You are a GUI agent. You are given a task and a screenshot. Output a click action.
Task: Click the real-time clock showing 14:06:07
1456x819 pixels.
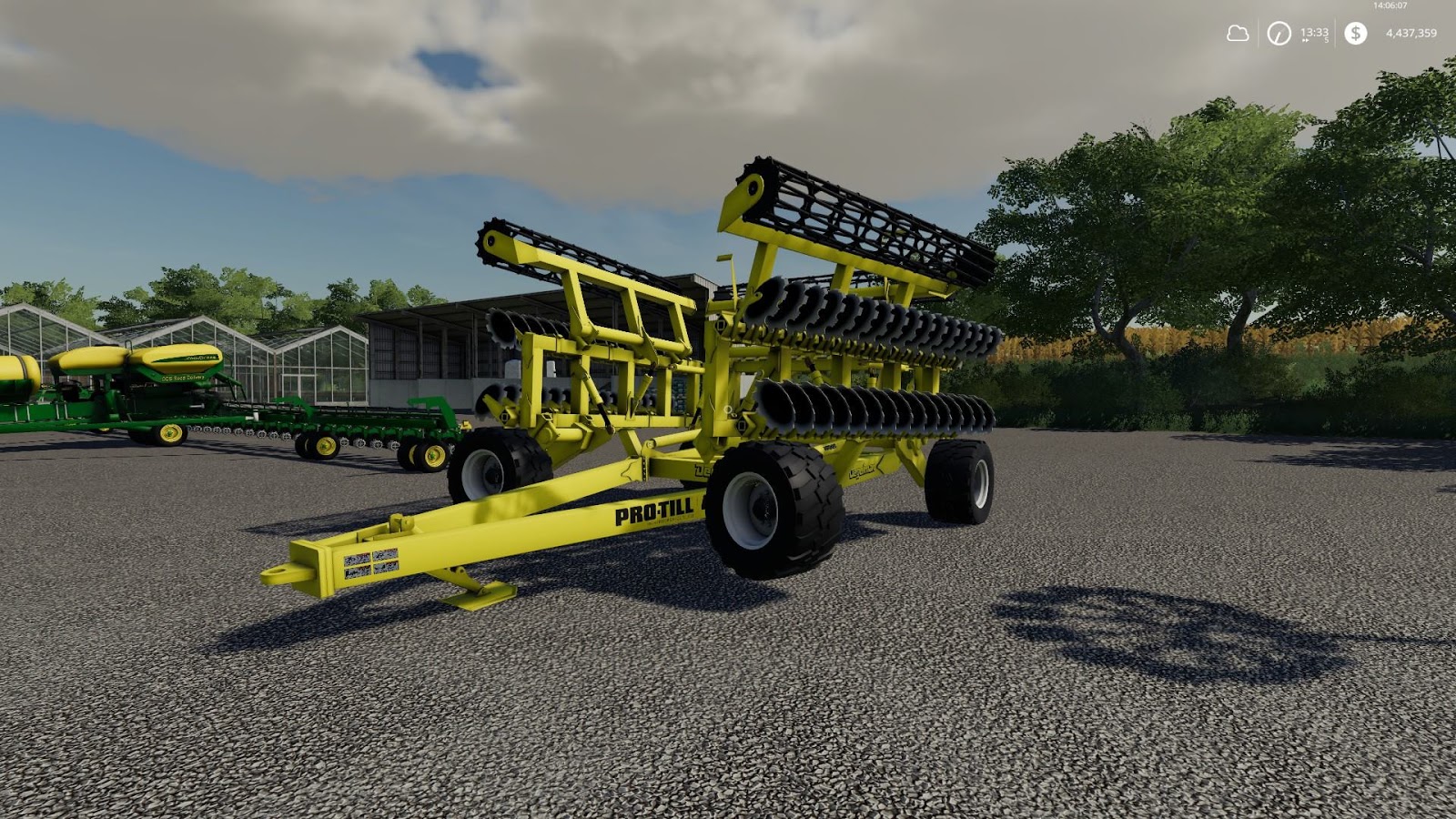pos(1391,5)
